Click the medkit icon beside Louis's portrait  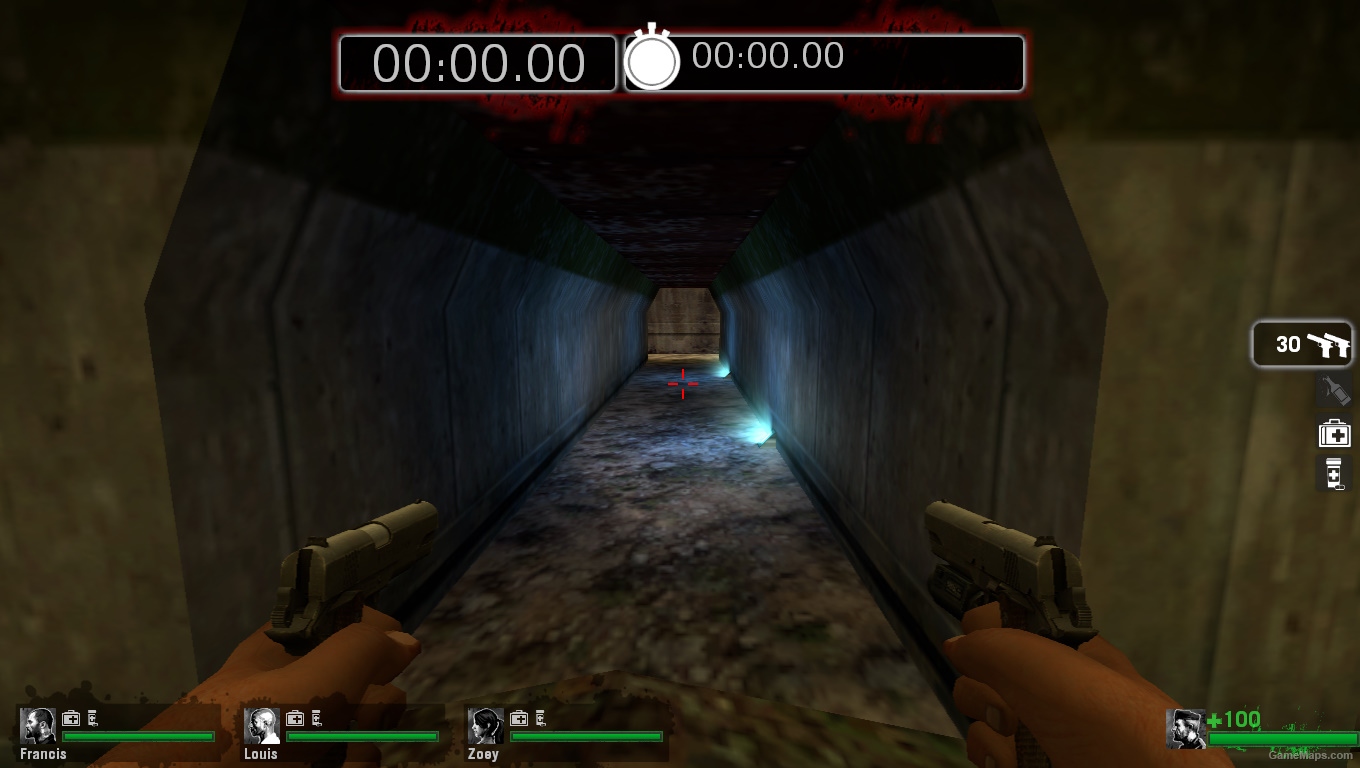[293, 718]
